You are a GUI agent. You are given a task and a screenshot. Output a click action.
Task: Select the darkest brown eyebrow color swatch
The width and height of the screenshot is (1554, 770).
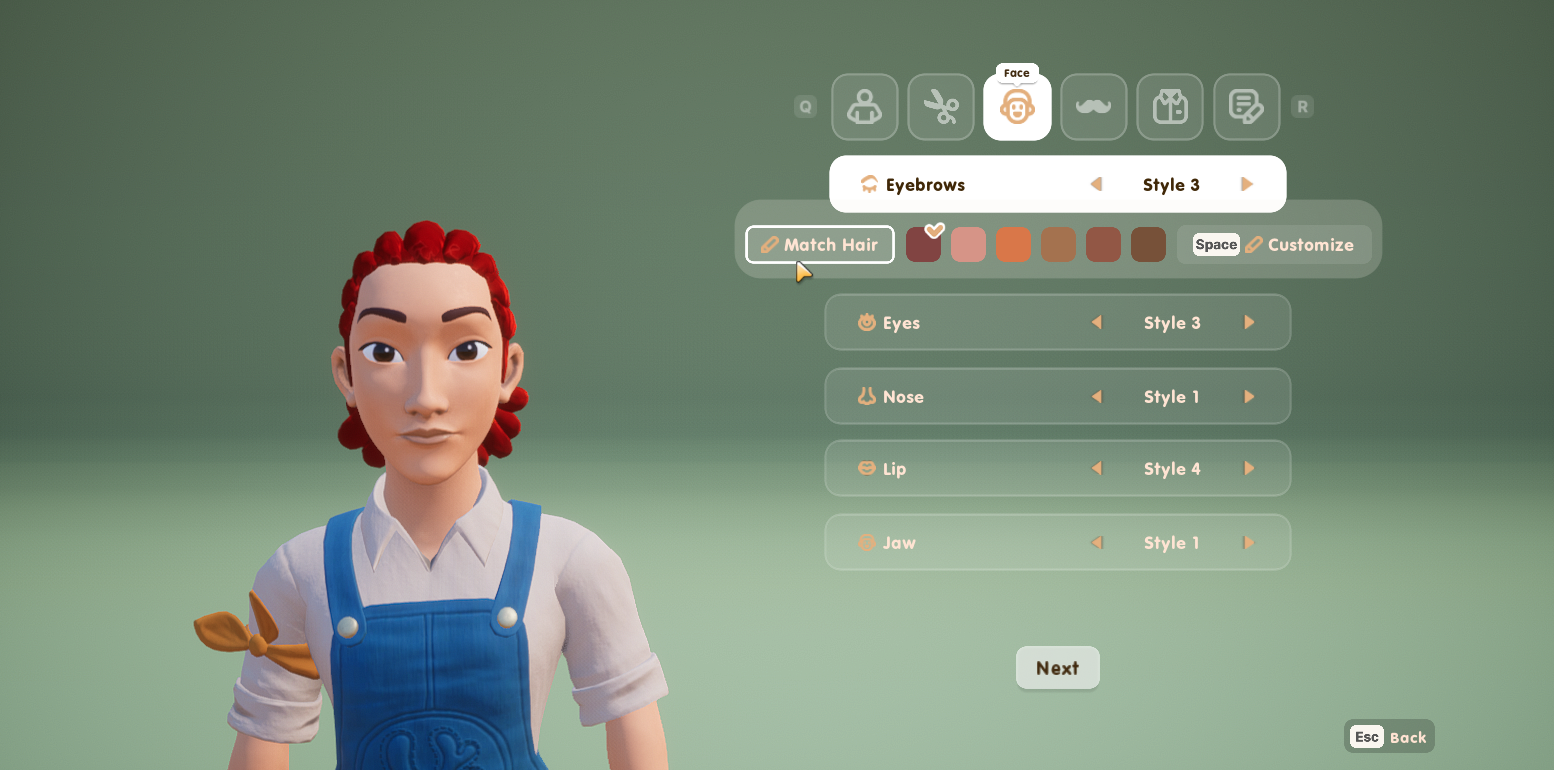[1148, 245]
